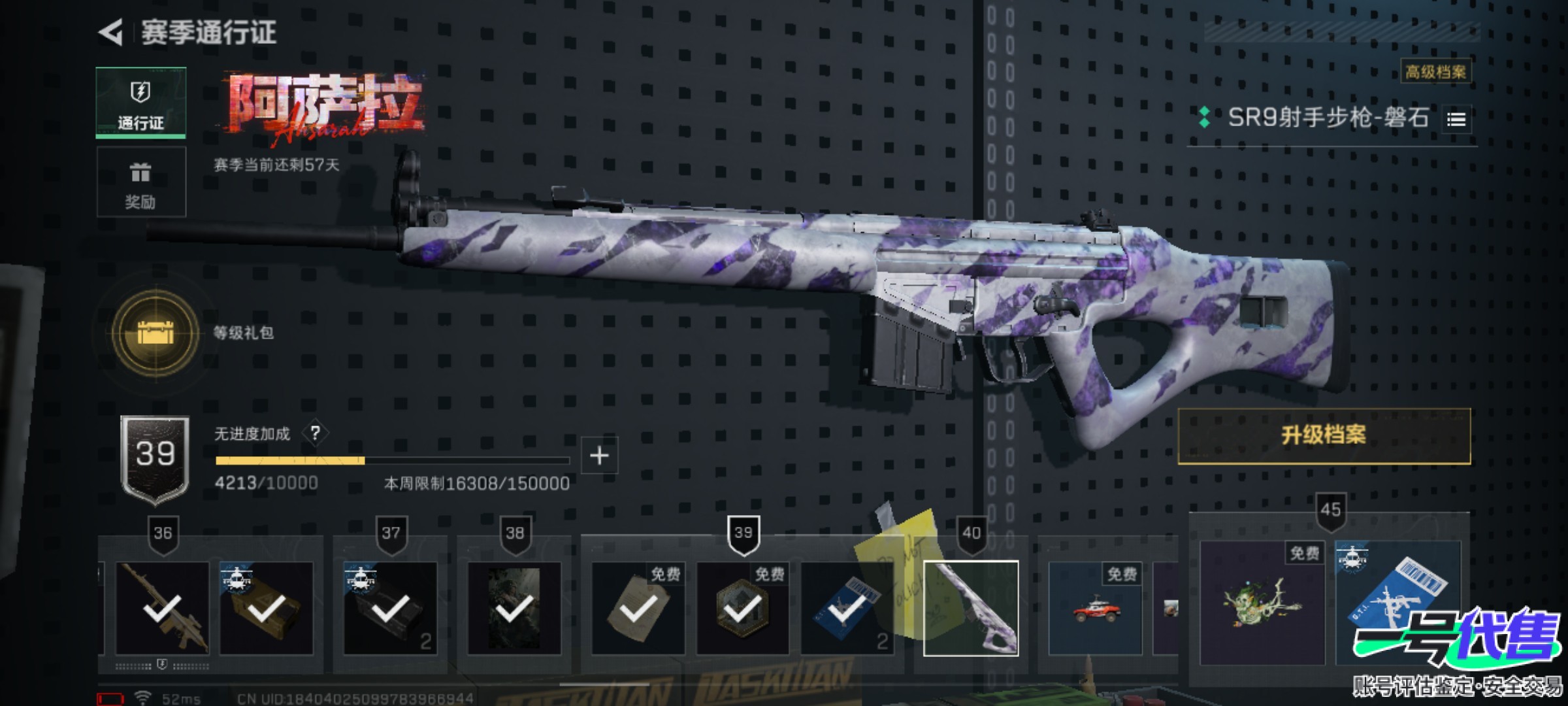Select the level 39 free paper document reward
Screen dimensions: 1568x706
click(638, 609)
